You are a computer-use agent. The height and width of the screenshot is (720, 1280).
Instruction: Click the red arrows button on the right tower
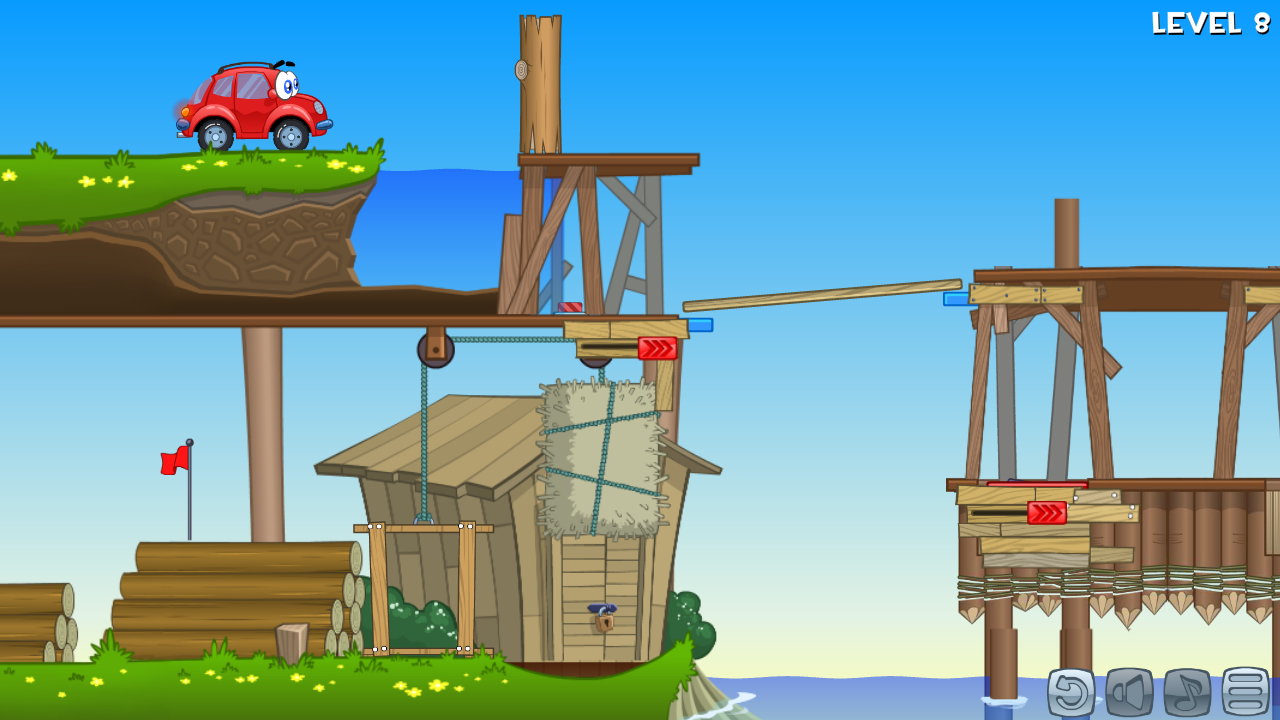(x=1047, y=512)
